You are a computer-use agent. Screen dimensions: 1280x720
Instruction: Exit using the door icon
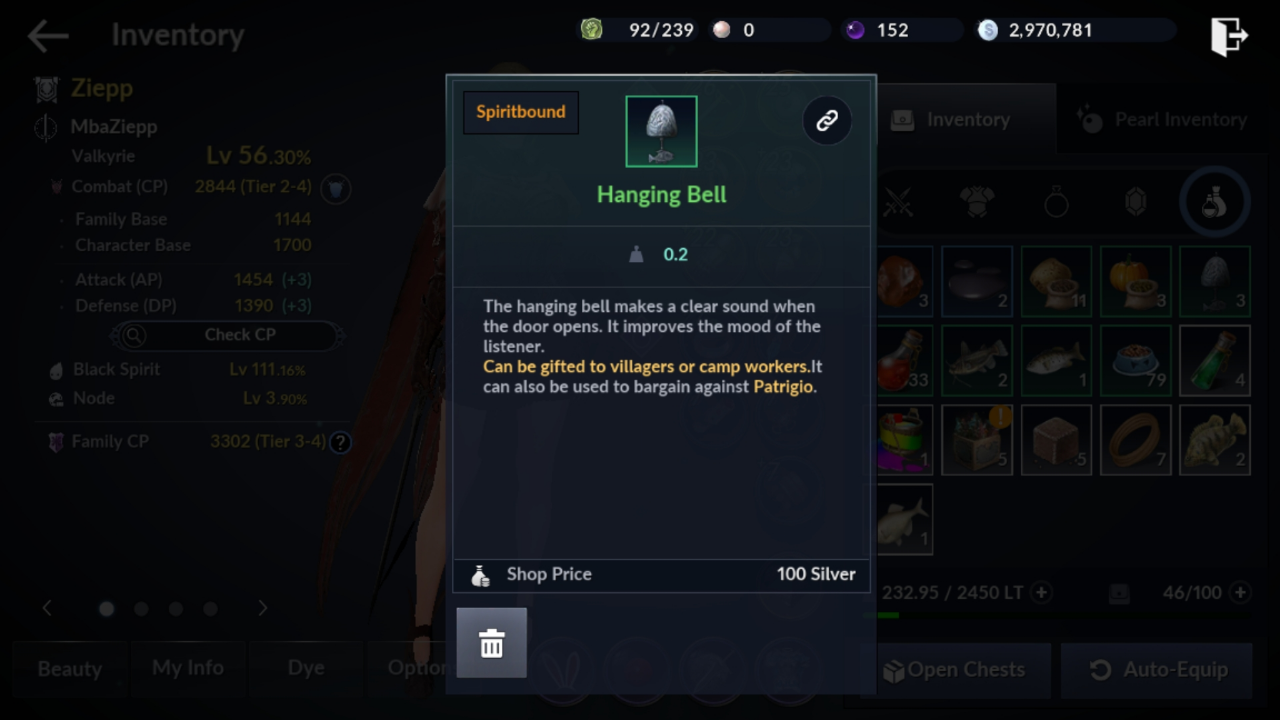[x=1228, y=36]
